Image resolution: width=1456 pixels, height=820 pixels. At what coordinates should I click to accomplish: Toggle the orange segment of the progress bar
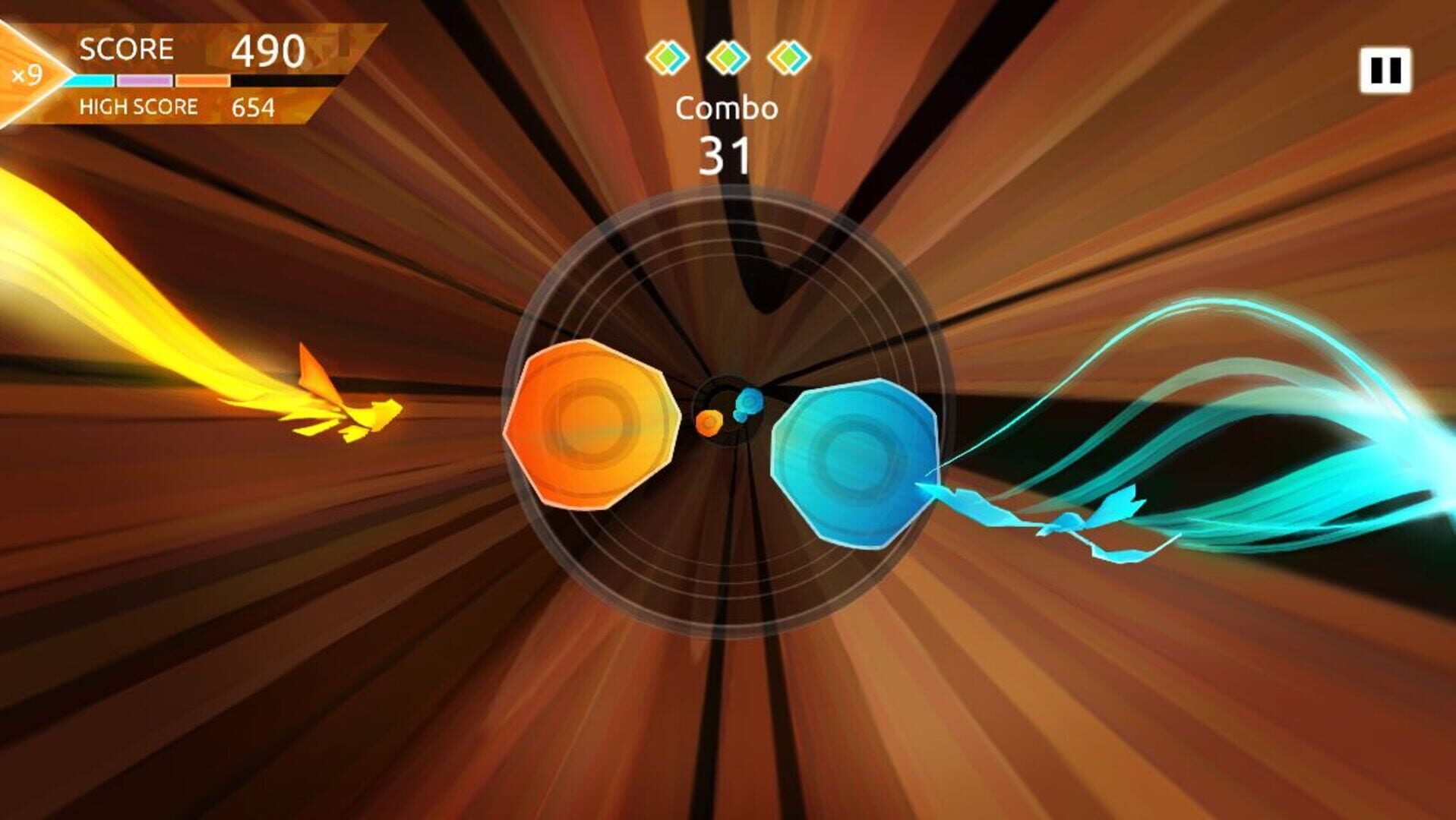point(201,80)
